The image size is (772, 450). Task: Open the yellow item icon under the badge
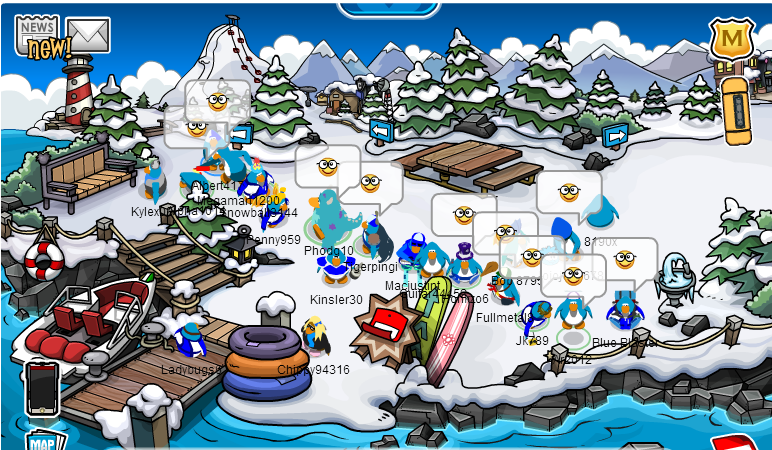click(735, 104)
